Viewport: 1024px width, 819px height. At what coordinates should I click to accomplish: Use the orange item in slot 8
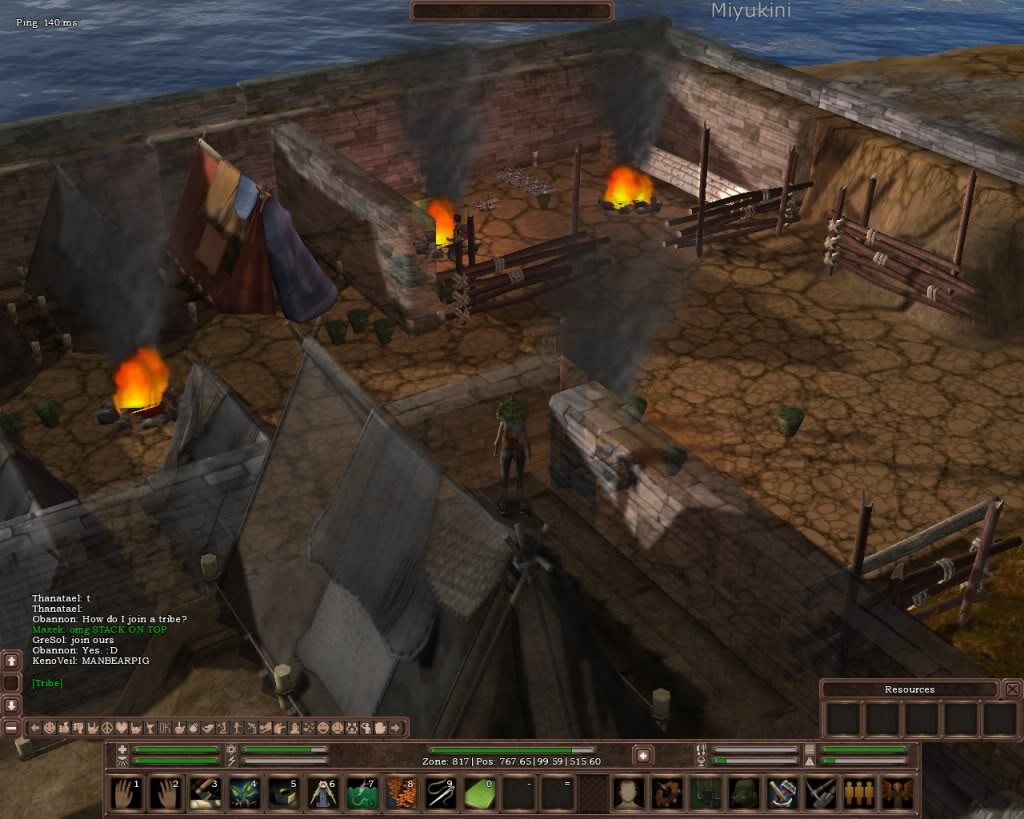(x=400, y=793)
